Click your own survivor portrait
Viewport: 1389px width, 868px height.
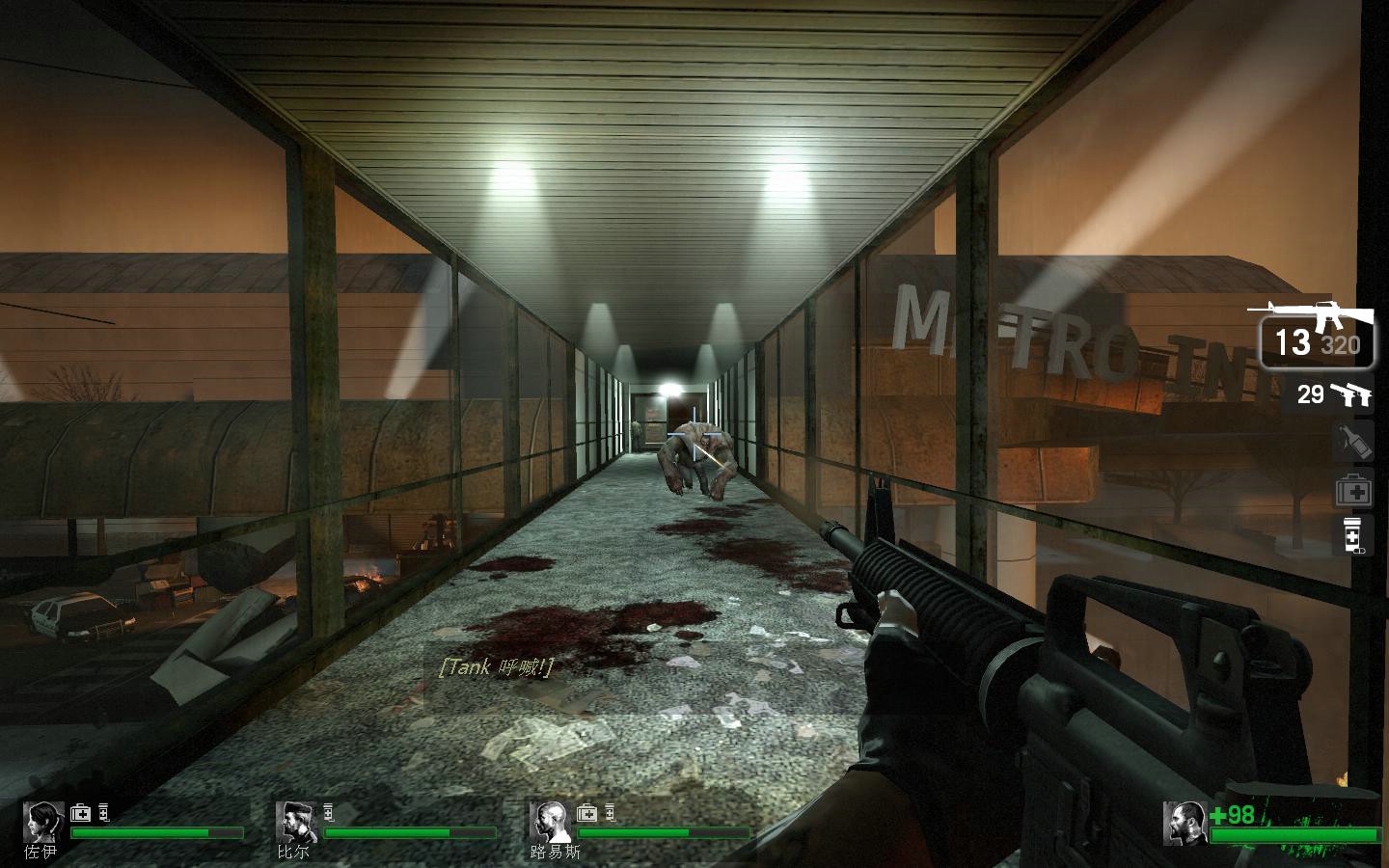tap(1185, 823)
